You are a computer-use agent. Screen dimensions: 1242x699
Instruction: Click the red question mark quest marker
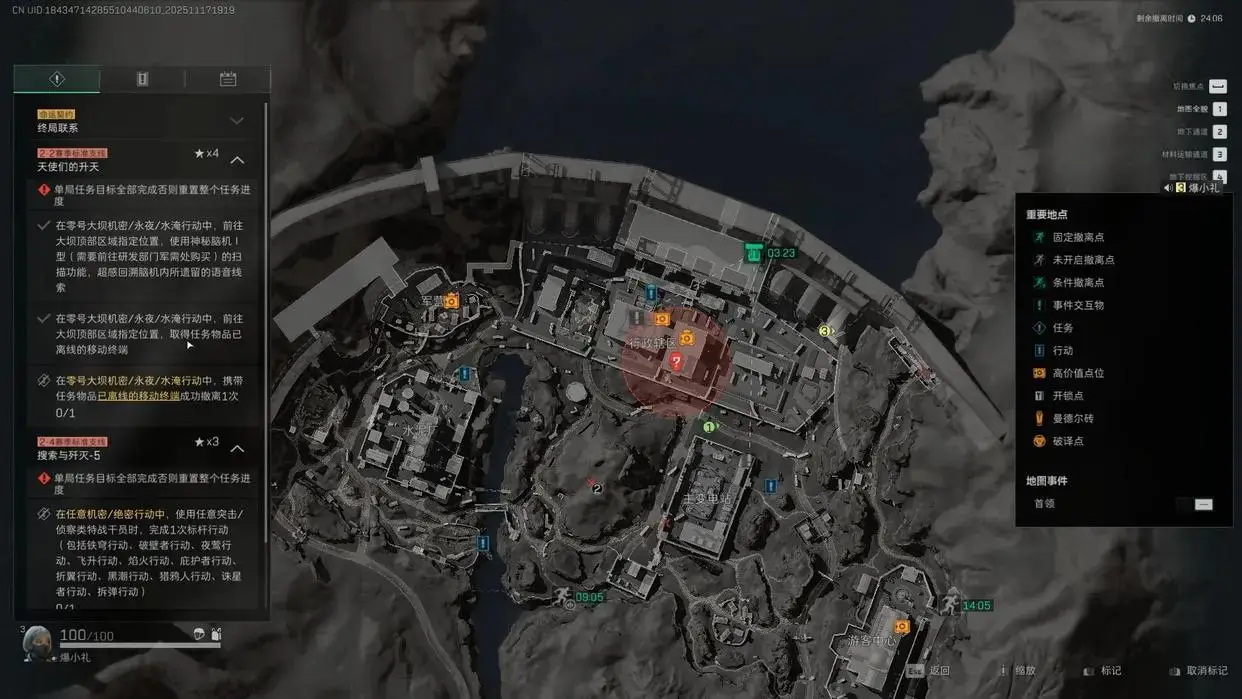coord(677,362)
